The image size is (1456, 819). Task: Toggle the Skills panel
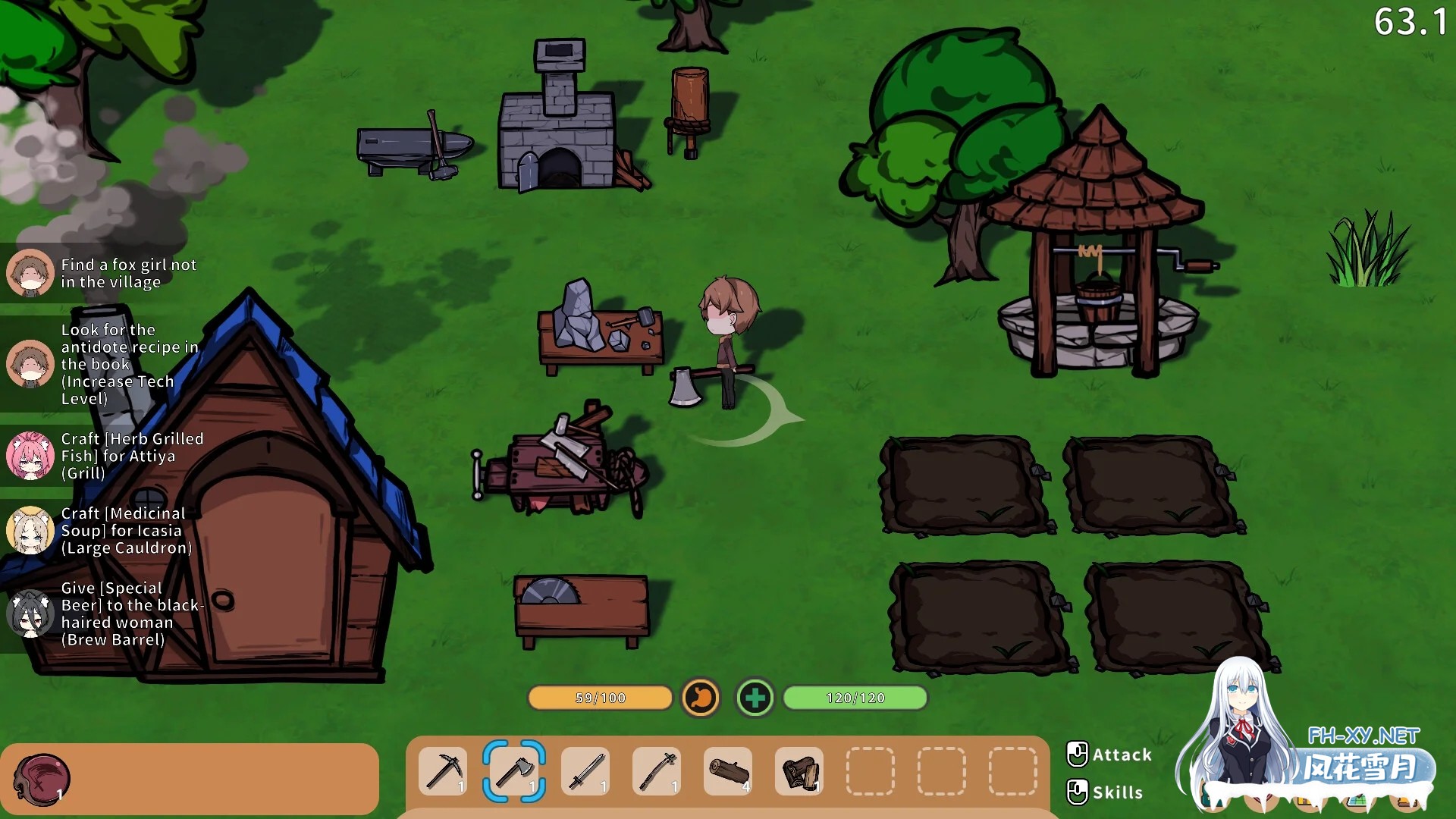[x=1105, y=792]
